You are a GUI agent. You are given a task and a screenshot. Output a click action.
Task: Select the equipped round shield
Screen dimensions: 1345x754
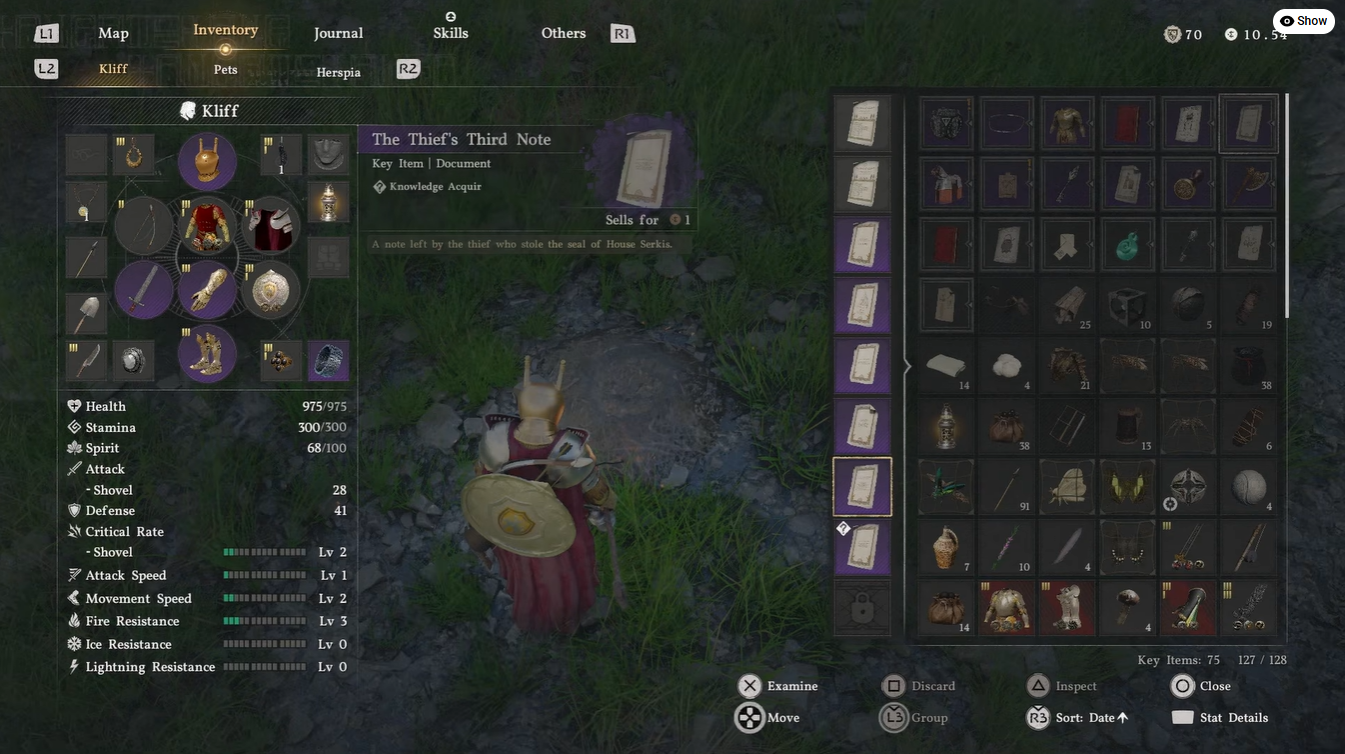point(270,290)
